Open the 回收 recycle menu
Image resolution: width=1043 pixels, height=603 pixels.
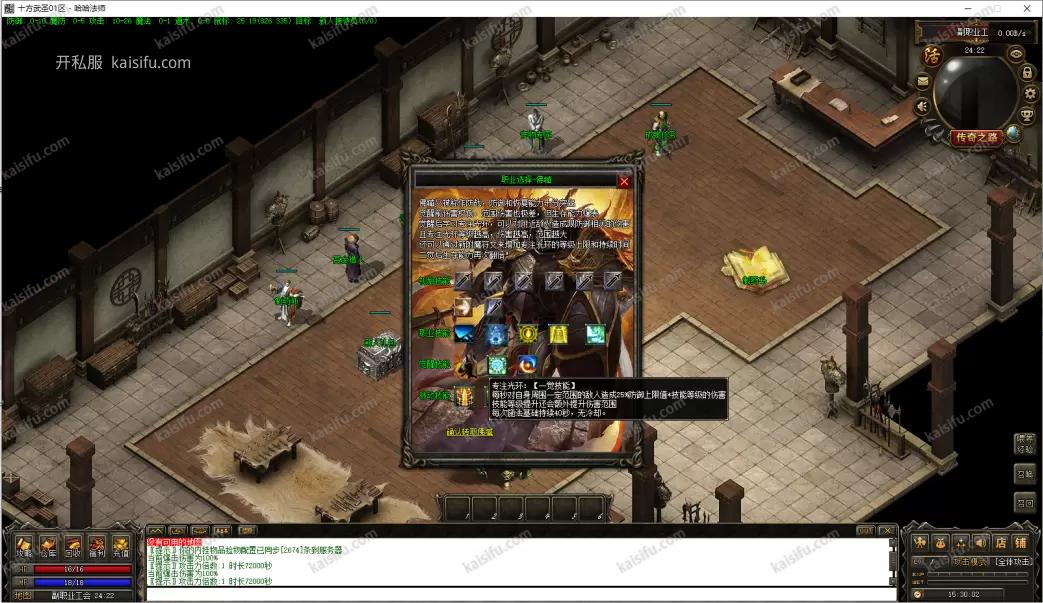click(x=73, y=546)
